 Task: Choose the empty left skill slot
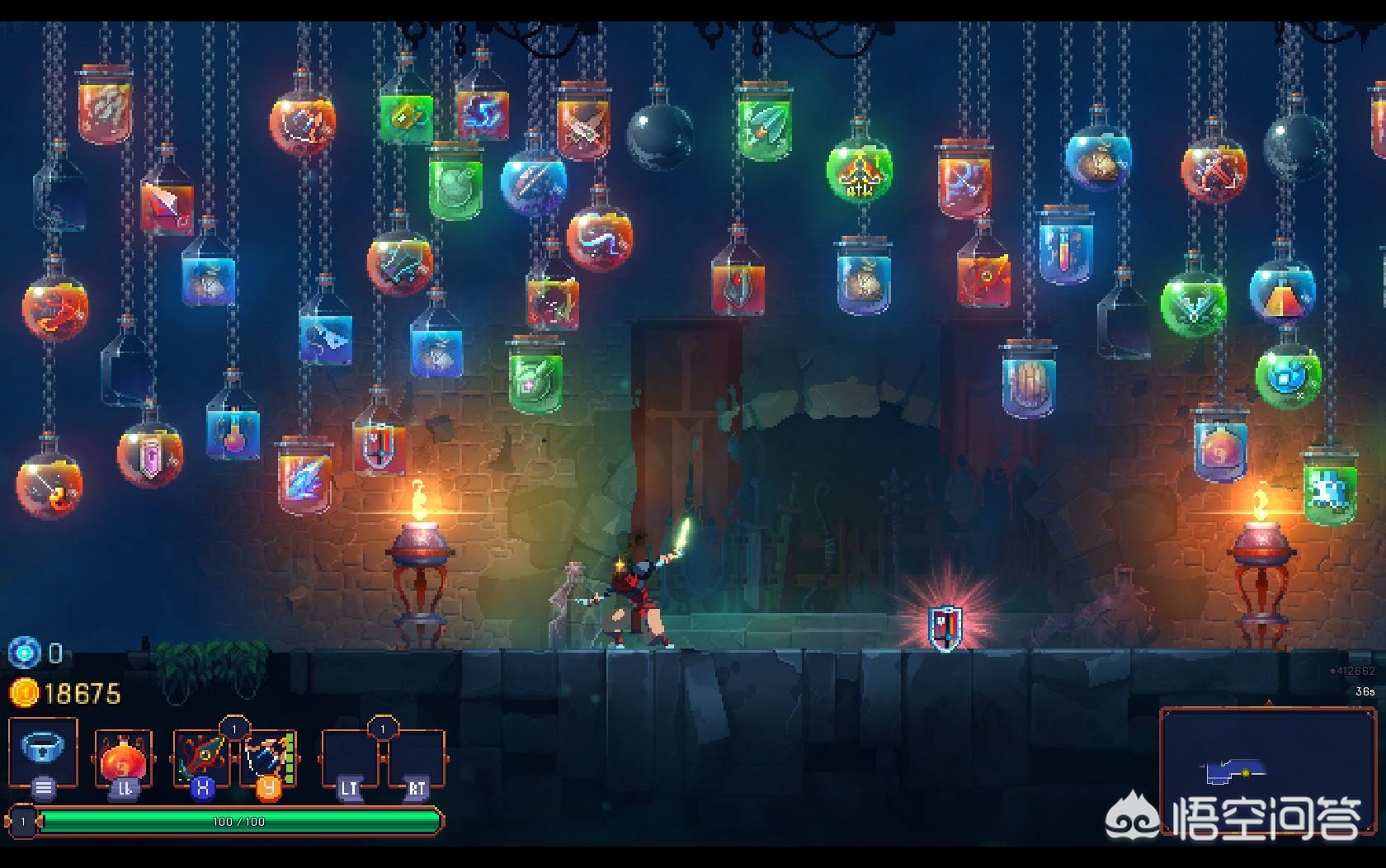[349, 757]
